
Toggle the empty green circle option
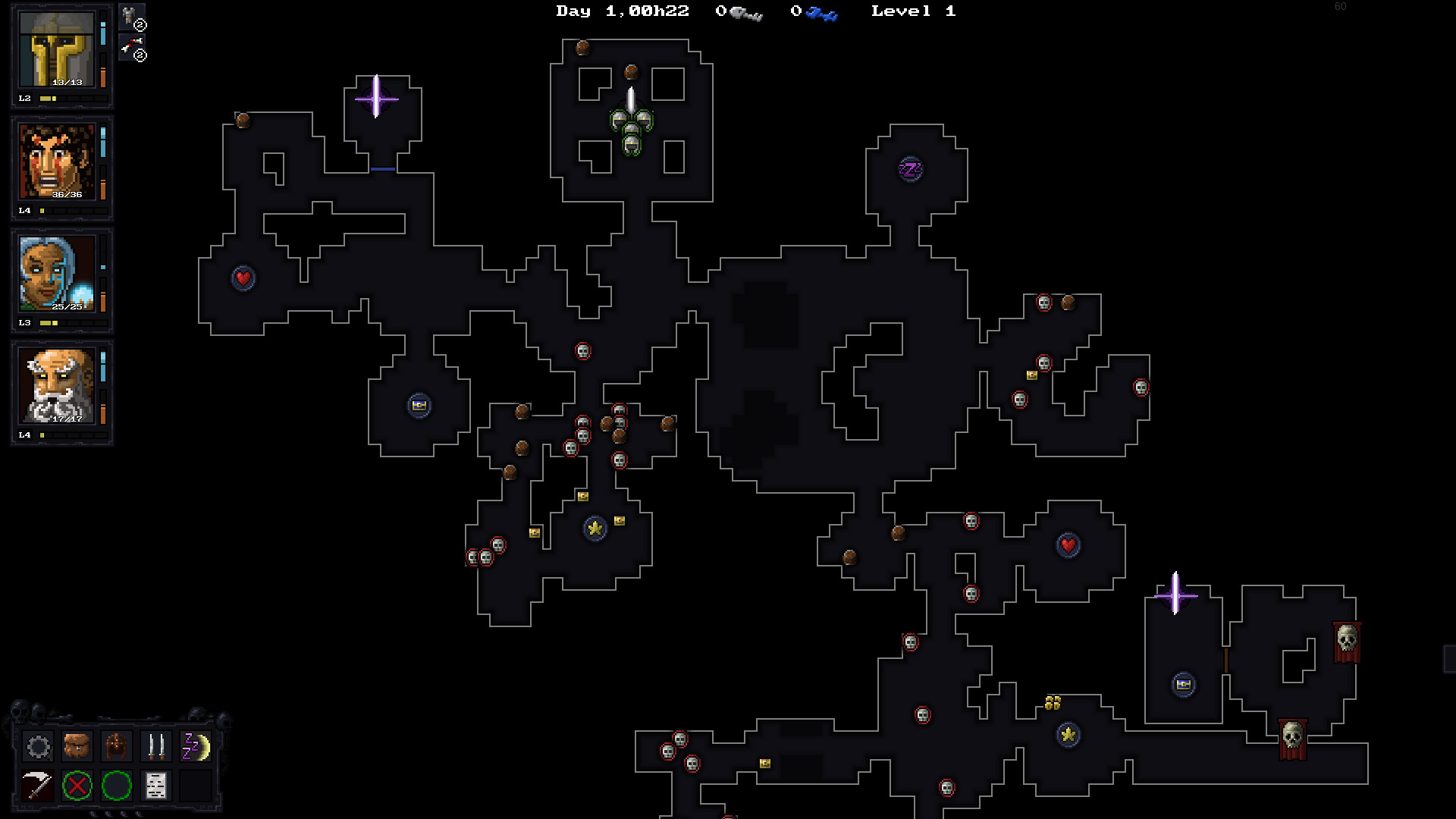point(115,786)
